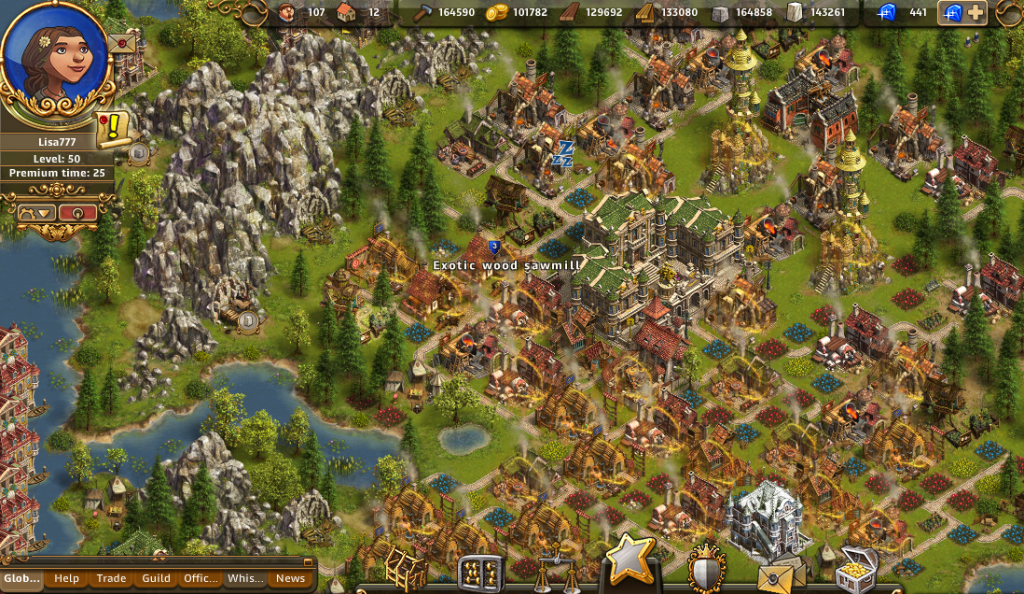Select the Officer chat tab

point(201,578)
